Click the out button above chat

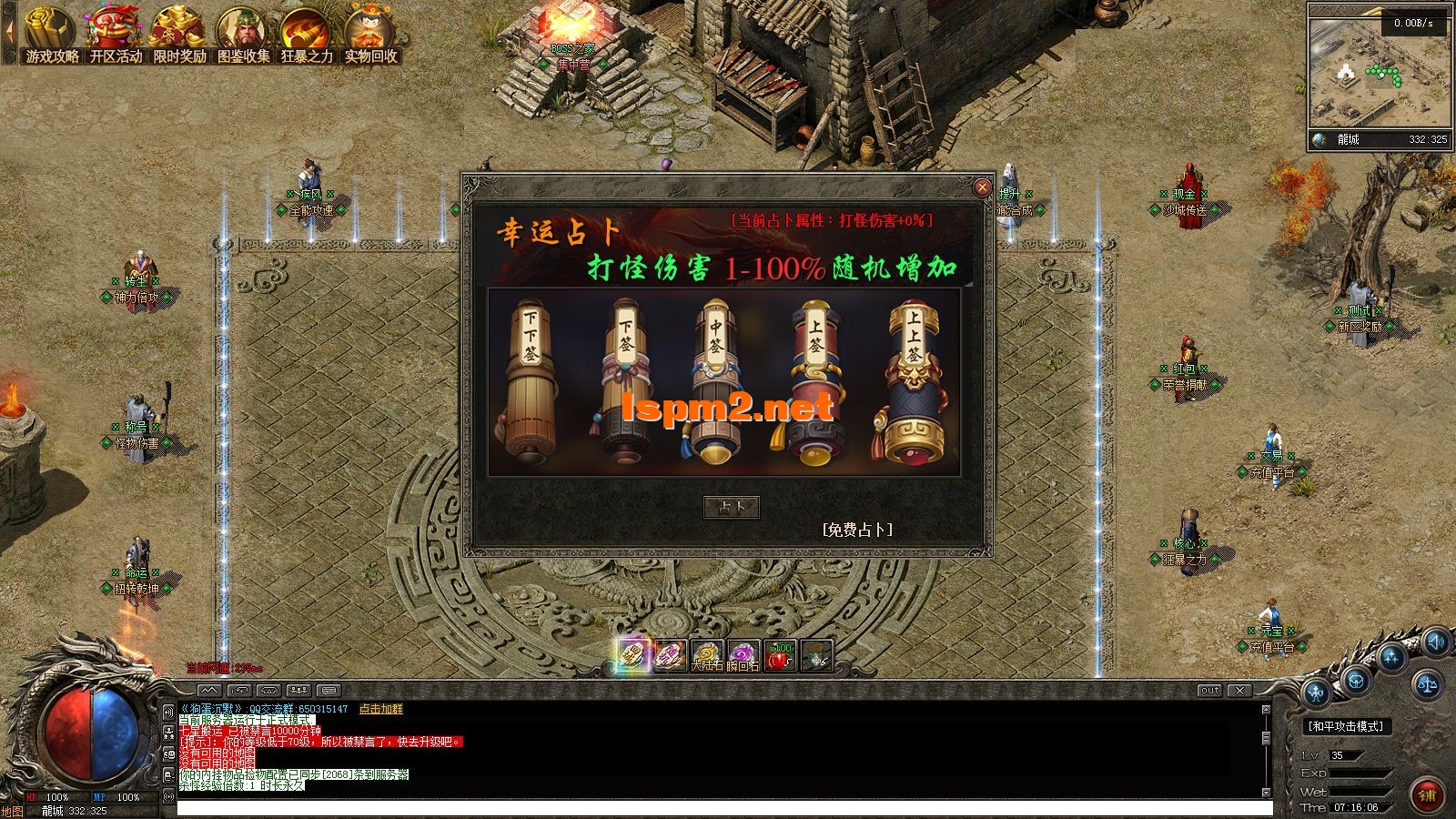[1209, 691]
